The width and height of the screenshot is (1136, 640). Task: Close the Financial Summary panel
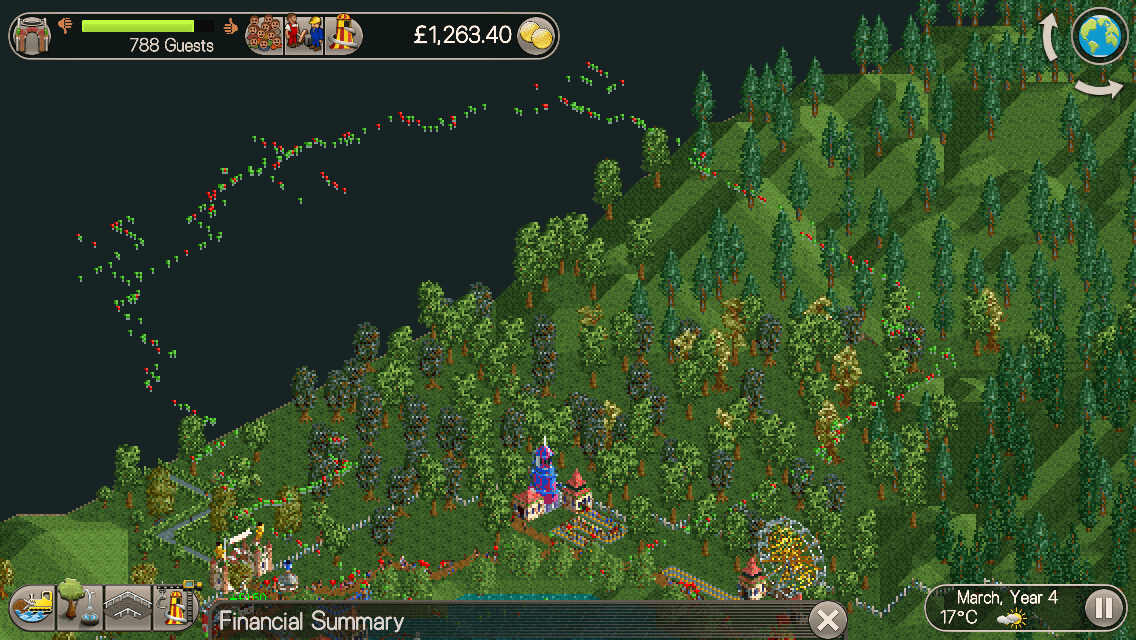tap(827, 620)
